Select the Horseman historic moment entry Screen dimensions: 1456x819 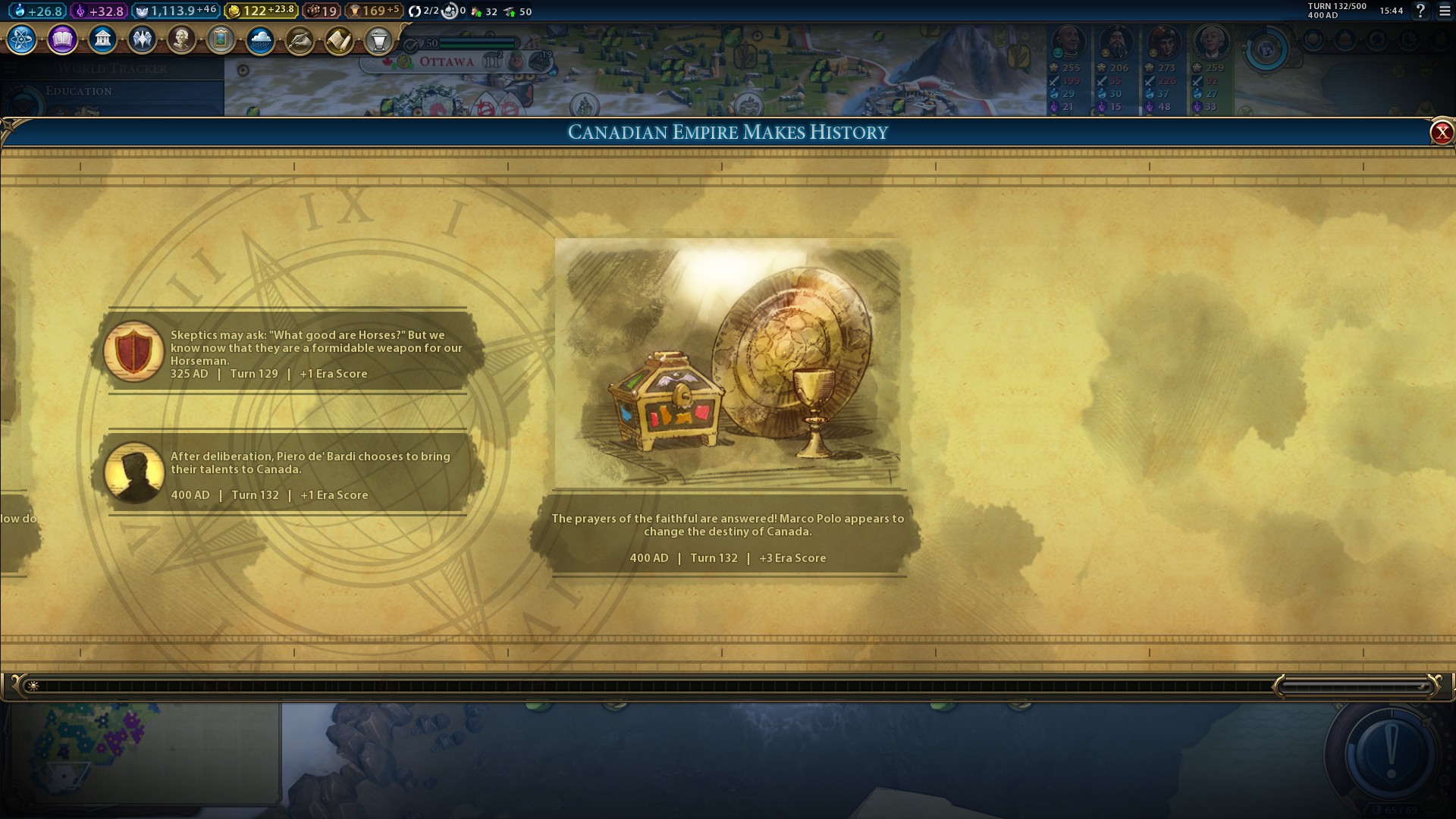[288, 352]
